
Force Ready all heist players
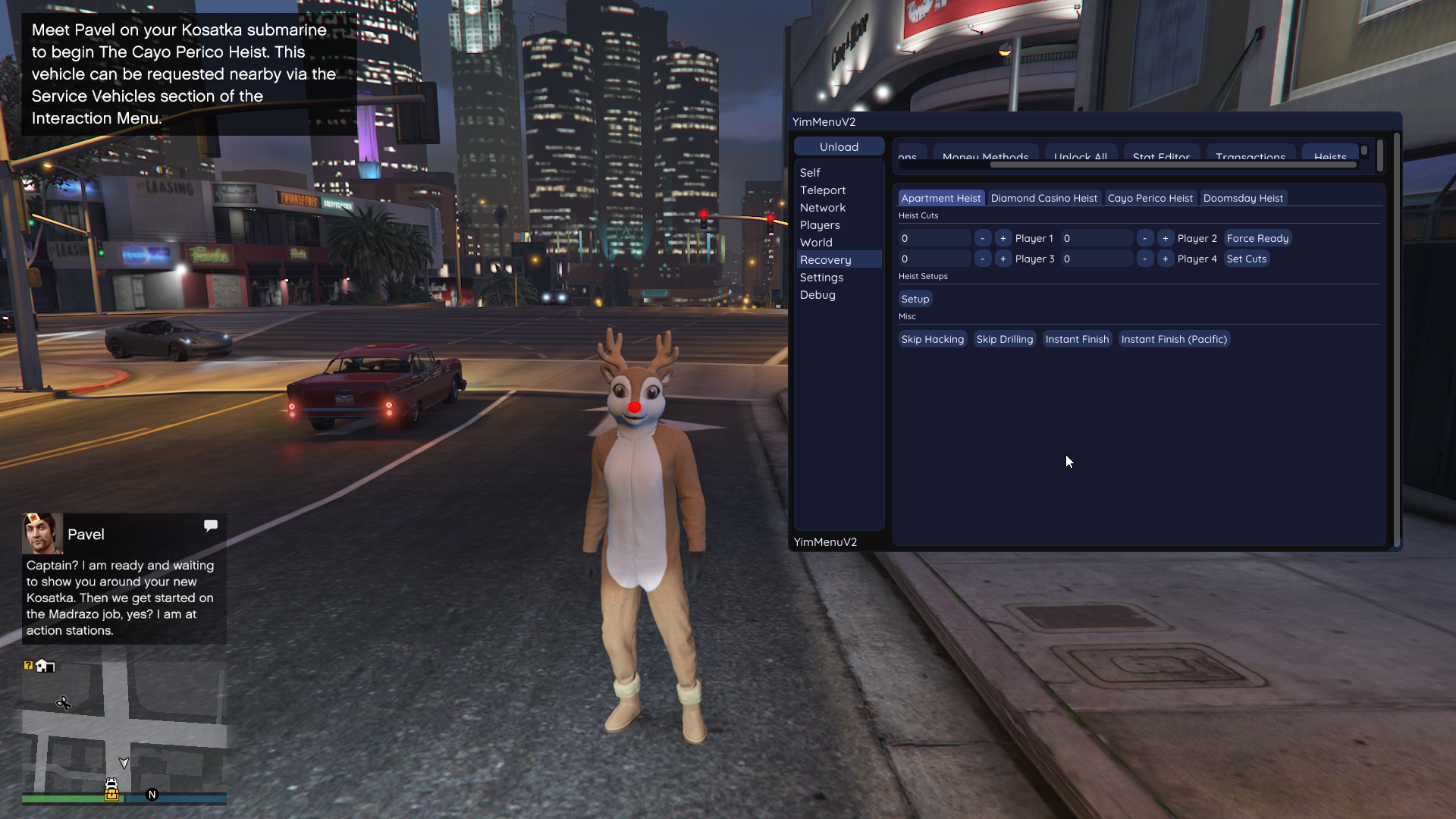pyautogui.click(x=1257, y=237)
